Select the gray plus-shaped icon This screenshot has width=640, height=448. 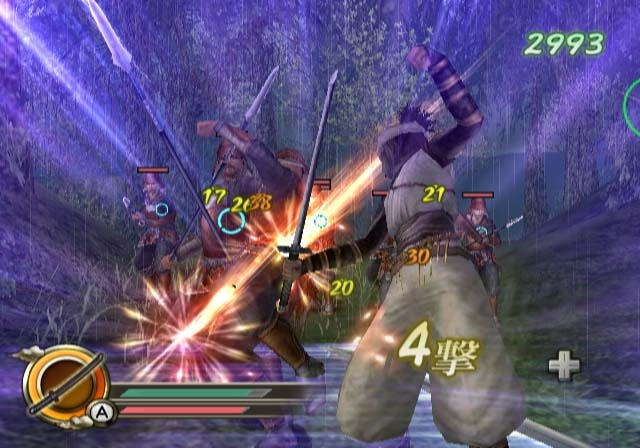tap(564, 366)
